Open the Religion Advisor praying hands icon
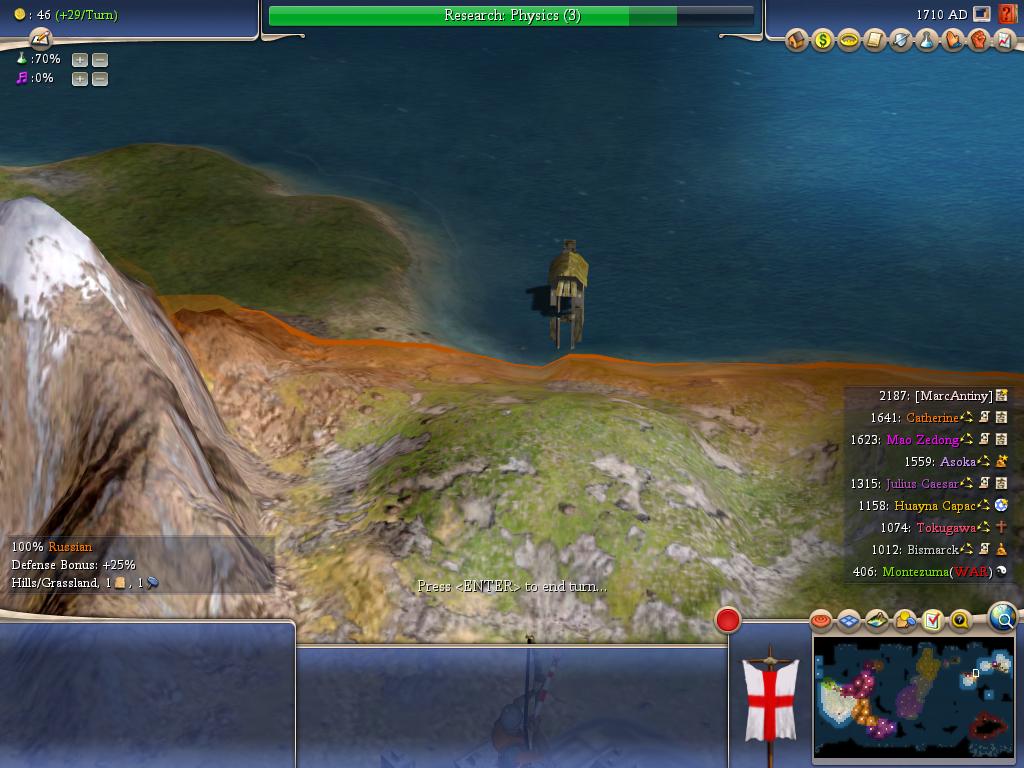Viewport: 1024px width, 768px height. (x=953, y=41)
